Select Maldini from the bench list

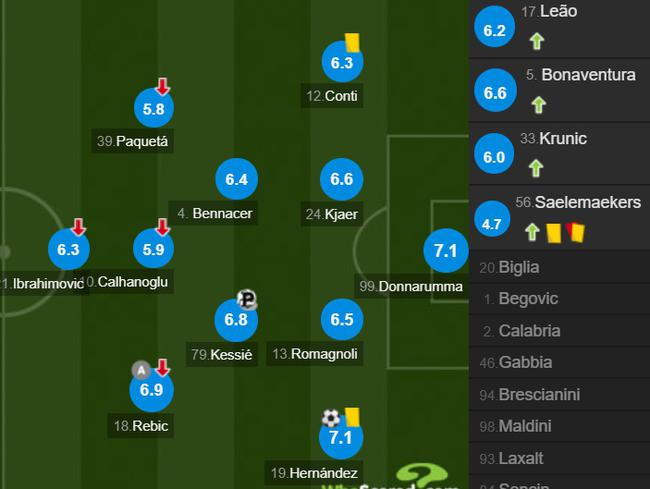[525, 427]
